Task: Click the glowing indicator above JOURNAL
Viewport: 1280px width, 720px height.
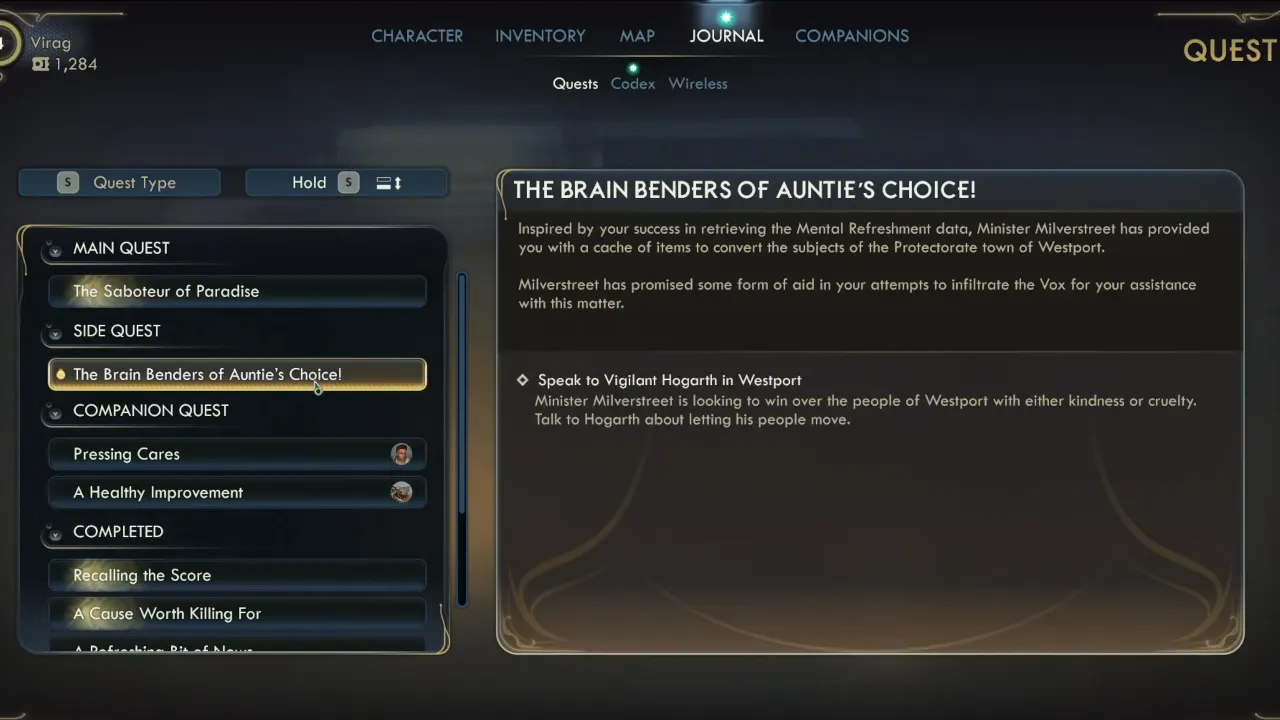Action: (x=727, y=15)
